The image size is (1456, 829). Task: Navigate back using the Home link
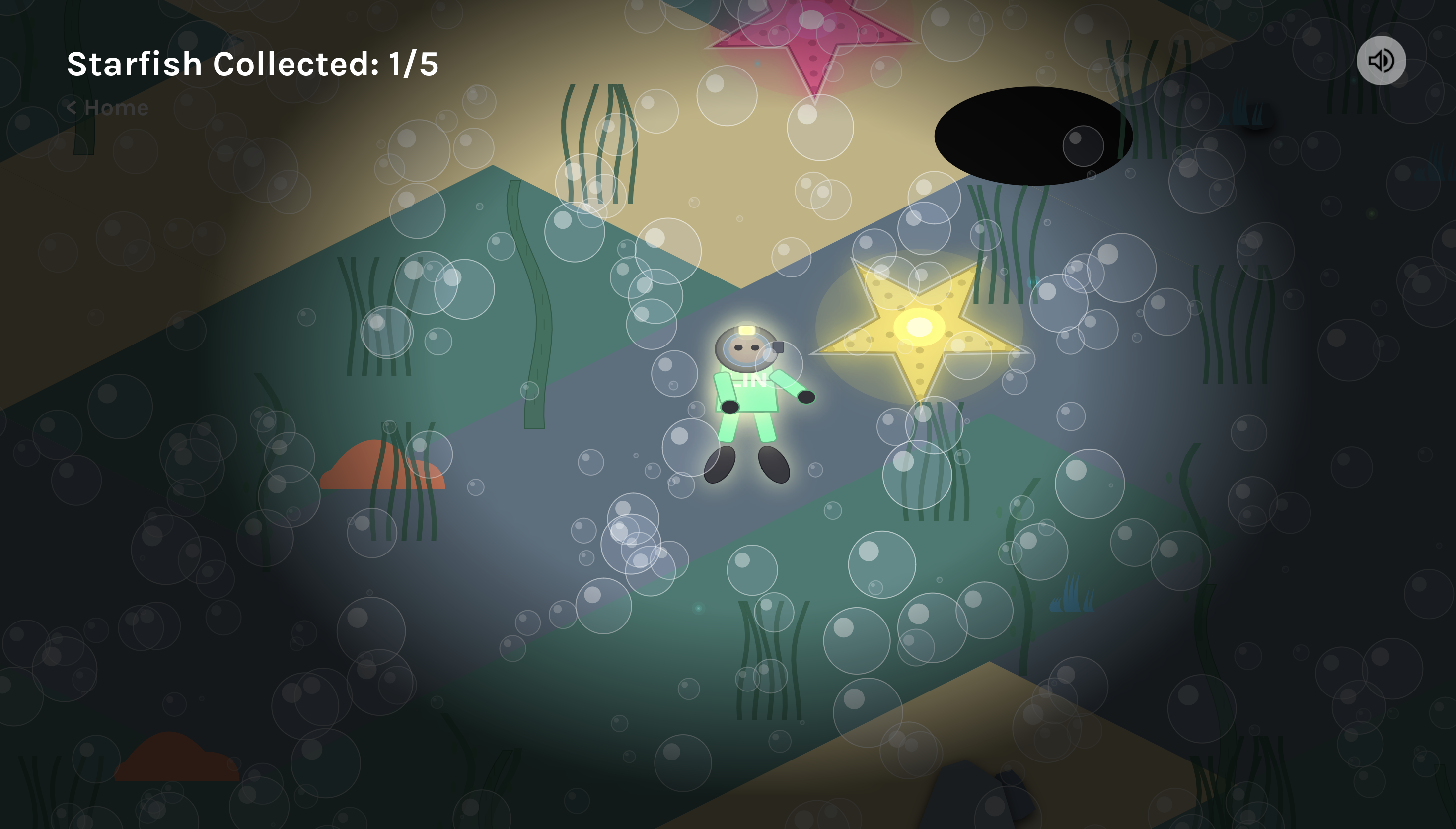click(106, 107)
